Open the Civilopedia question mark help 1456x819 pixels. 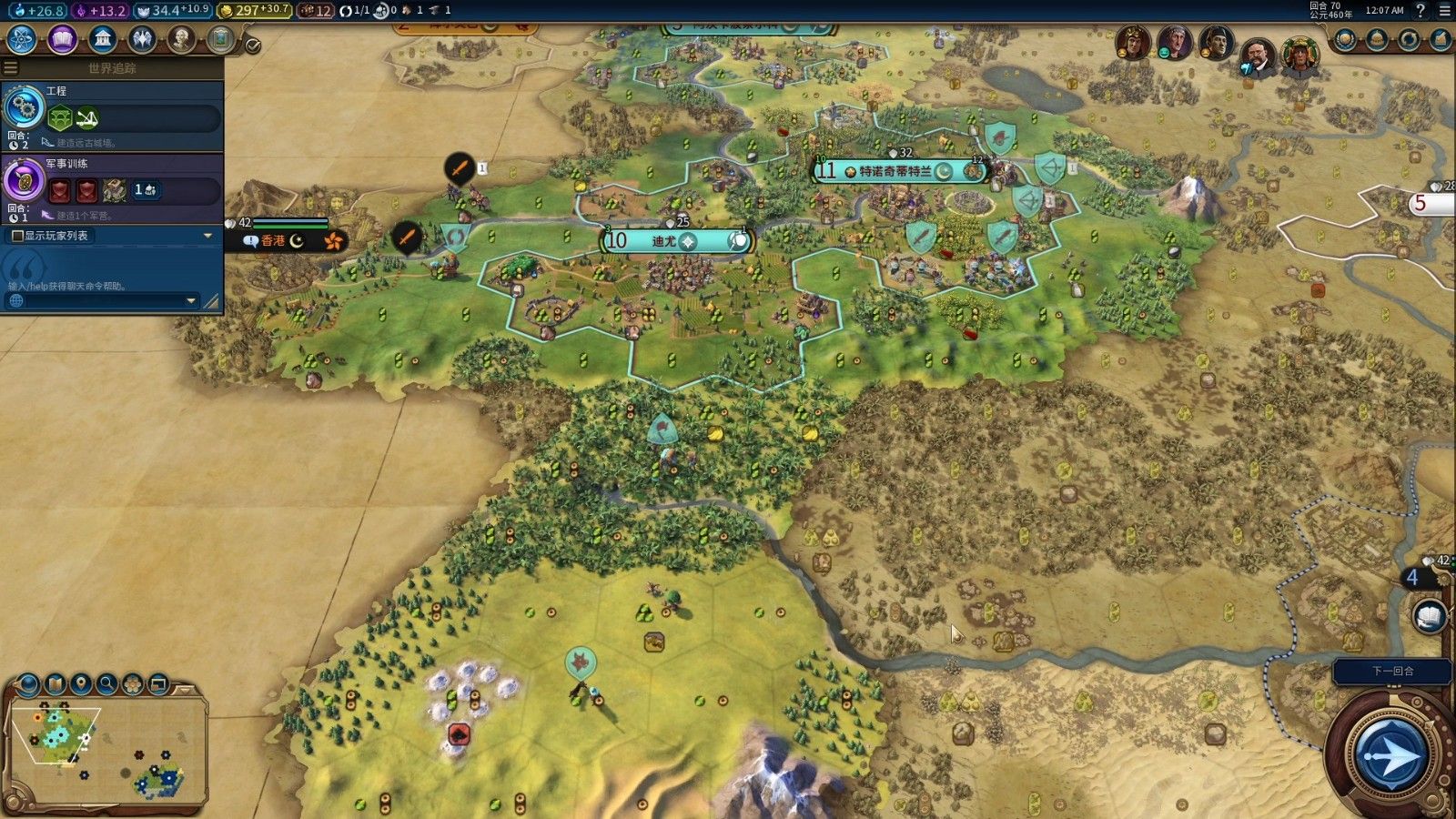1421,11
